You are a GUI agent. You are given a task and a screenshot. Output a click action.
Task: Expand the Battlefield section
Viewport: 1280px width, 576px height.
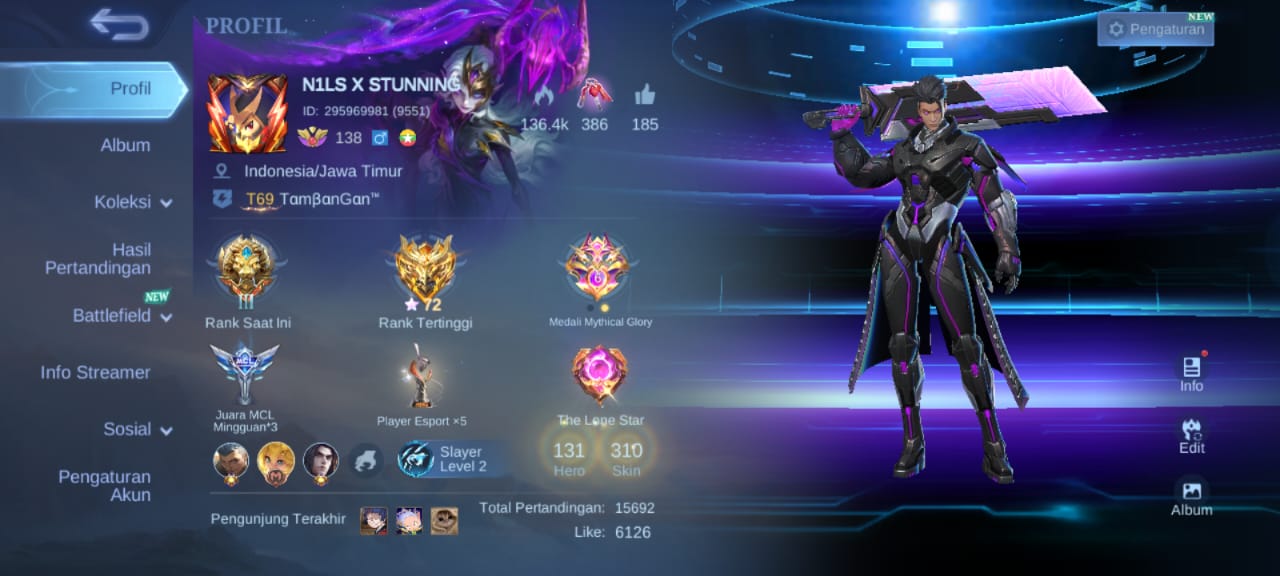point(120,316)
